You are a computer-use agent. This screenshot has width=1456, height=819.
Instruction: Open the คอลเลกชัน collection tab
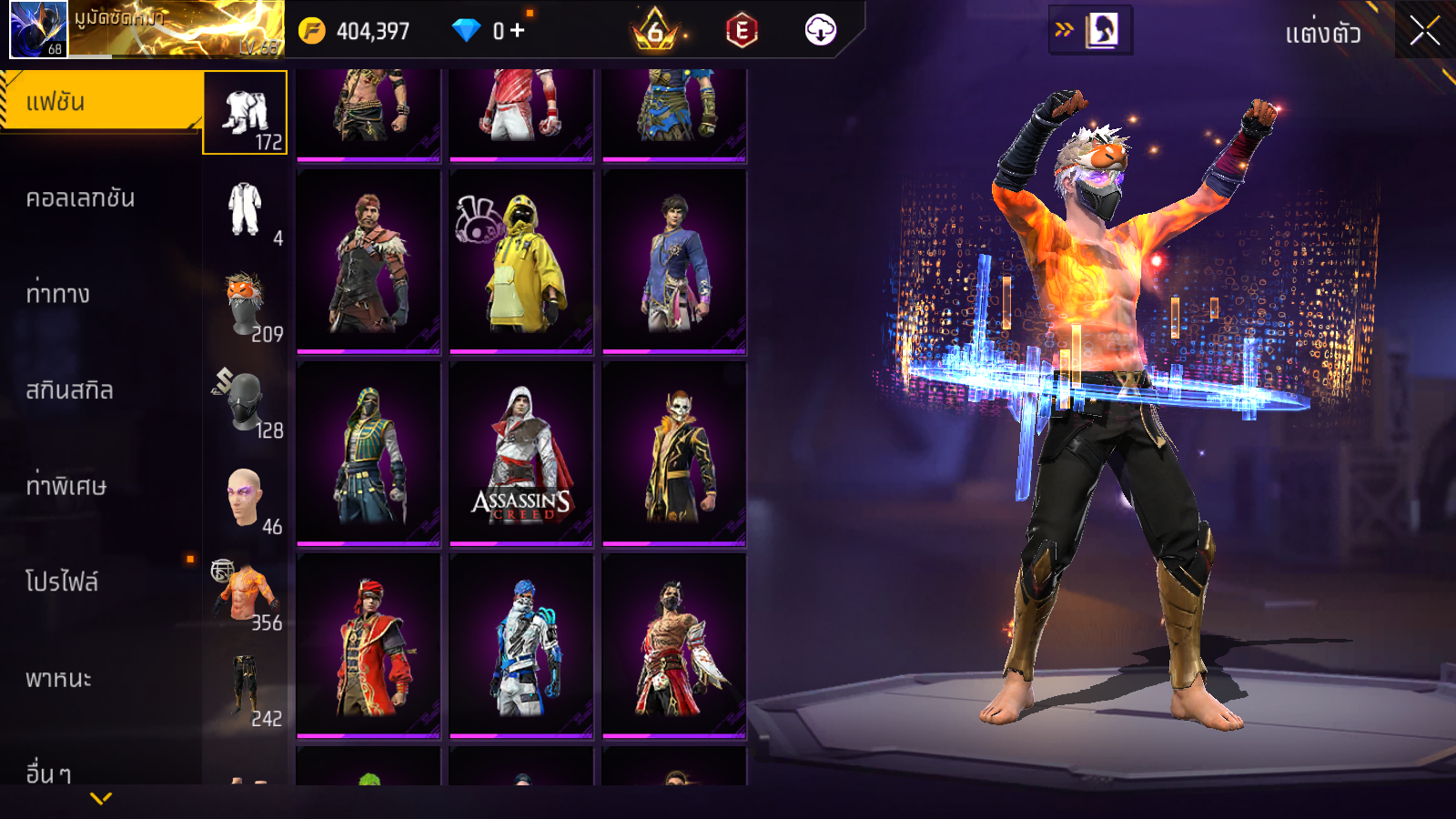[80, 198]
